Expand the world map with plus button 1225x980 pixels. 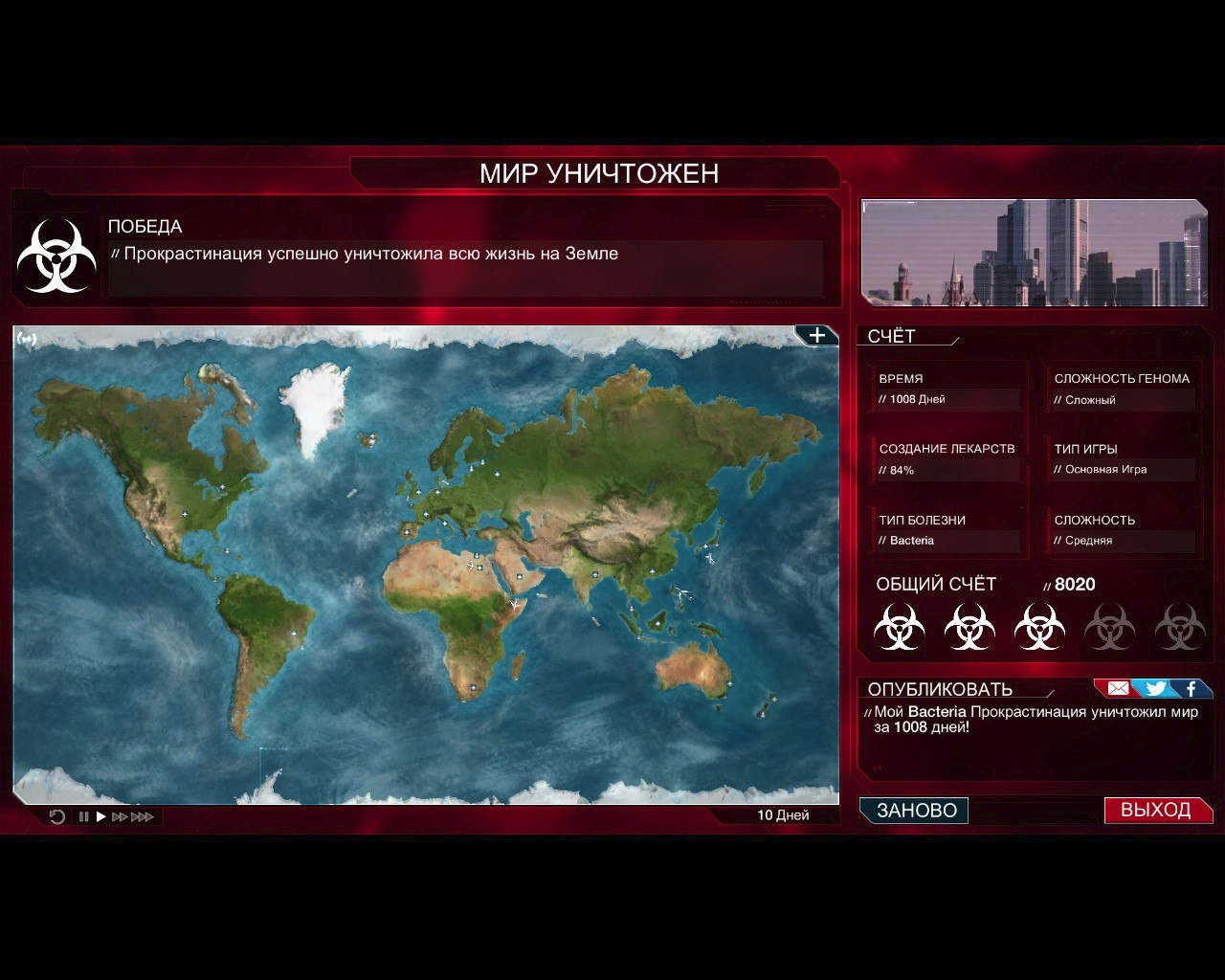(816, 335)
